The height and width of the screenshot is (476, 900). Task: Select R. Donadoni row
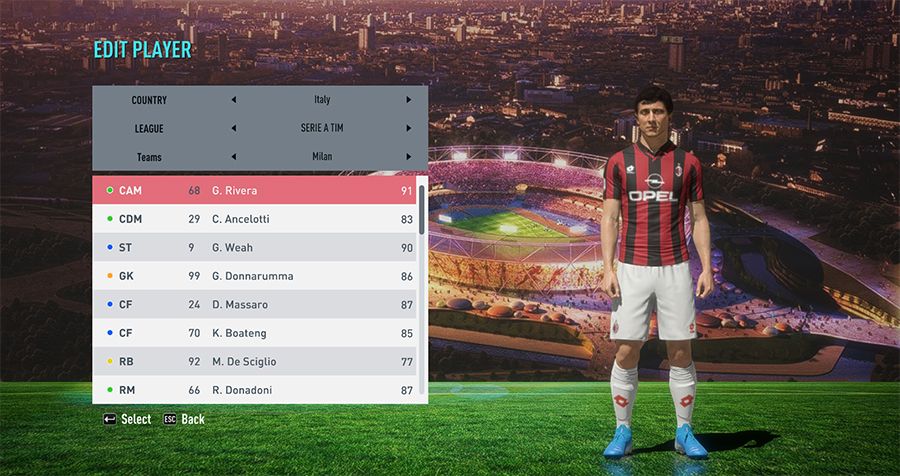[x=254, y=390]
